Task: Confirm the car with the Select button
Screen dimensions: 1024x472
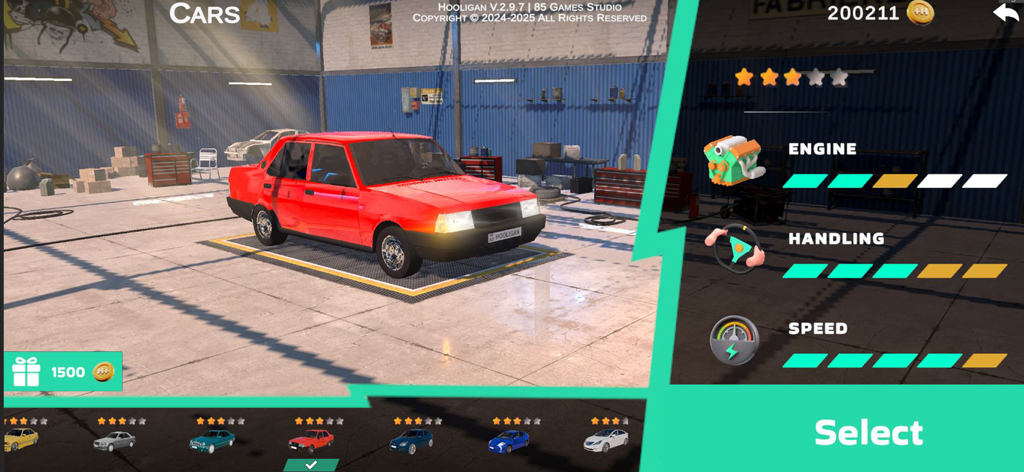Action: point(868,432)
